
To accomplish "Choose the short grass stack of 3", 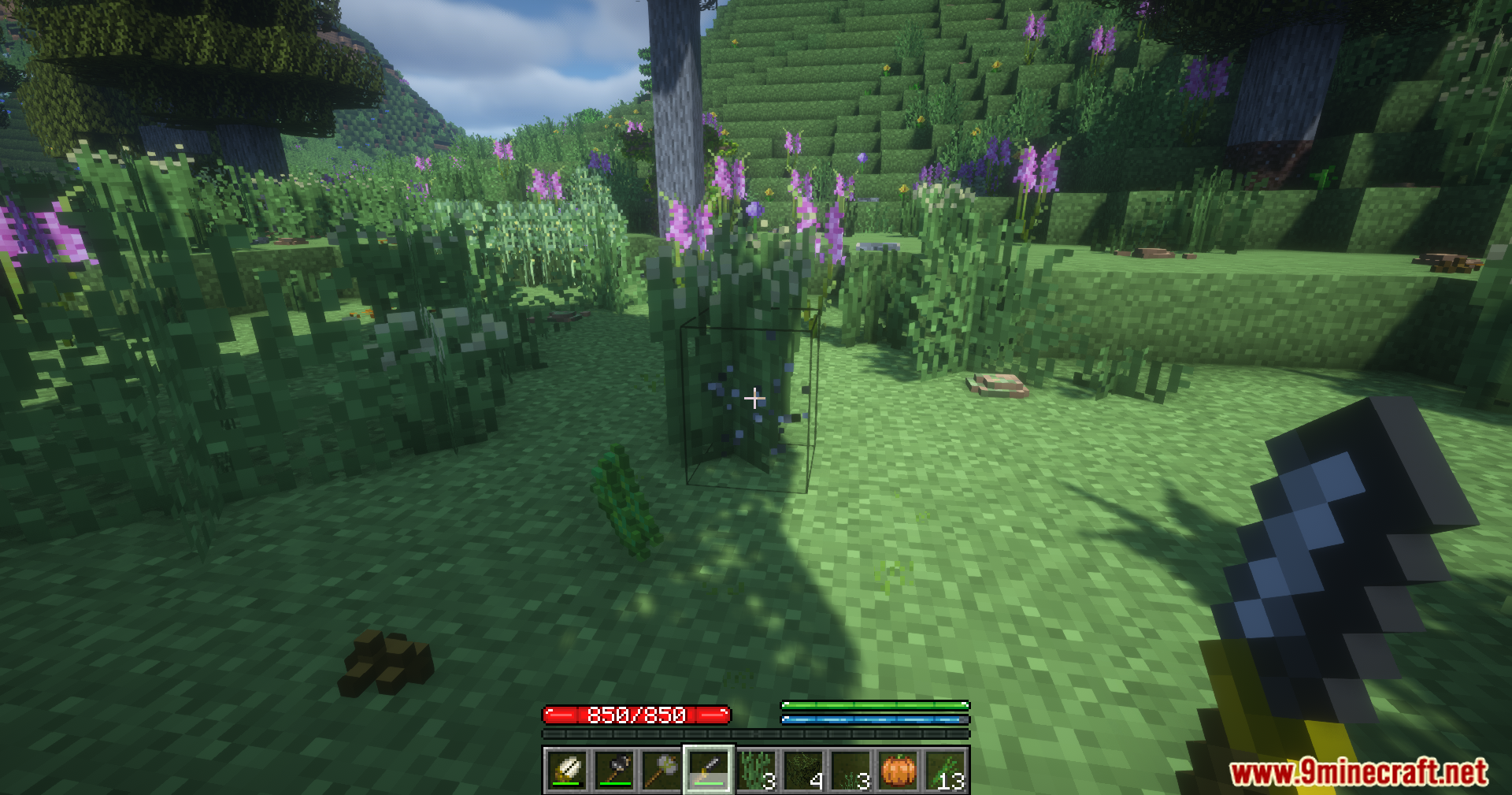I will tap(851, 770).
